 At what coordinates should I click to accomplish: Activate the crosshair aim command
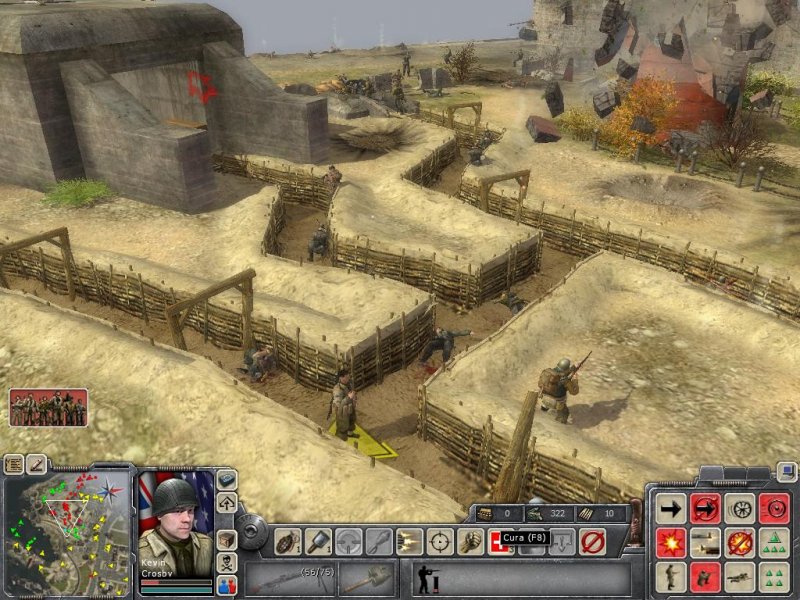(x=440, y=541)
